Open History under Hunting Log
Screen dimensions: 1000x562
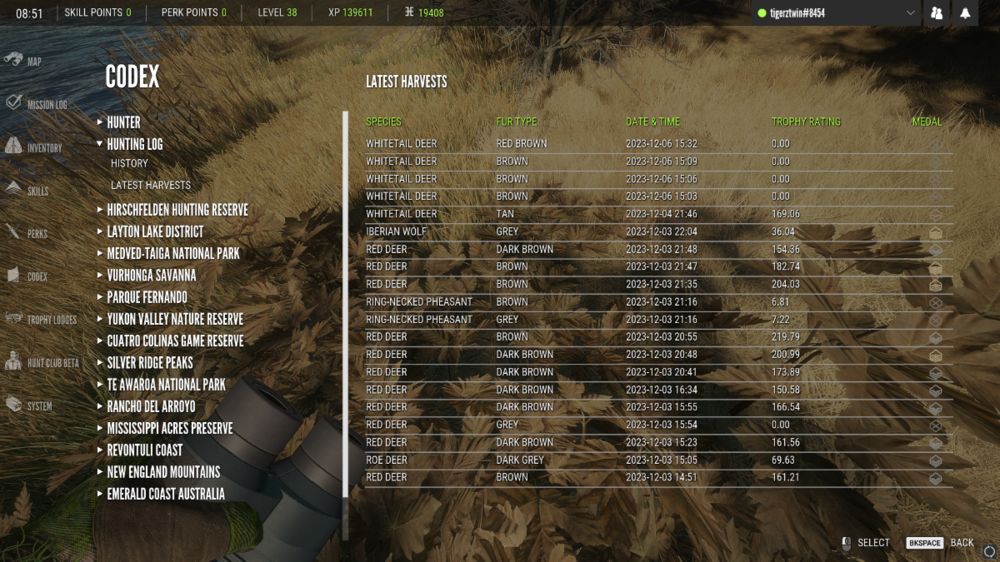click(x=129, y=163)
